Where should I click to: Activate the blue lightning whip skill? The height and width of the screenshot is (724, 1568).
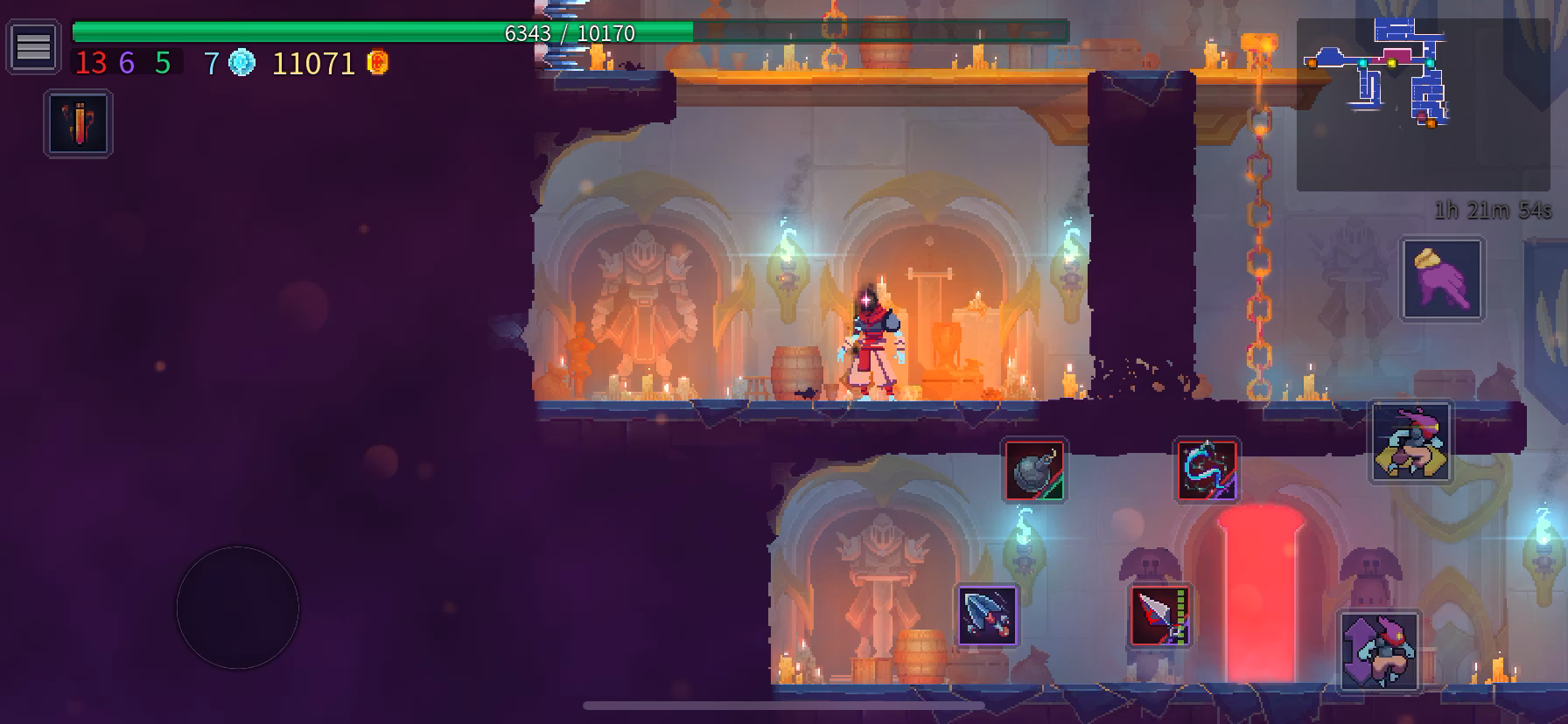(x=1207, y=470)
